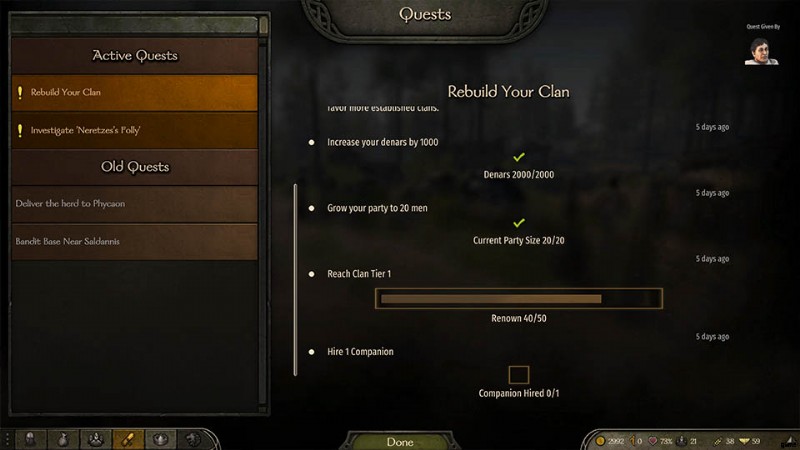Open the inventory bag icon
The width and height of the screenshot is (800, 450).
(62, 439)
